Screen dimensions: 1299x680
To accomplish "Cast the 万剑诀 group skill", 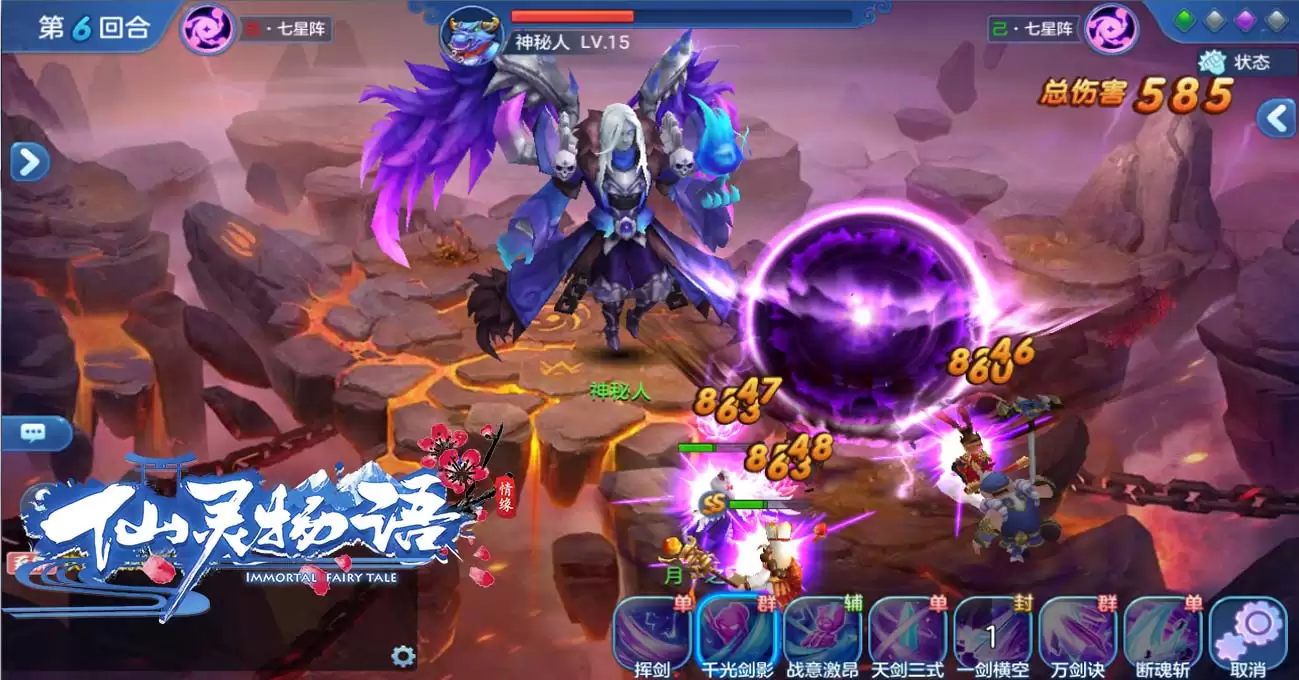I will pyautogui.click(x=1077, y=634).
